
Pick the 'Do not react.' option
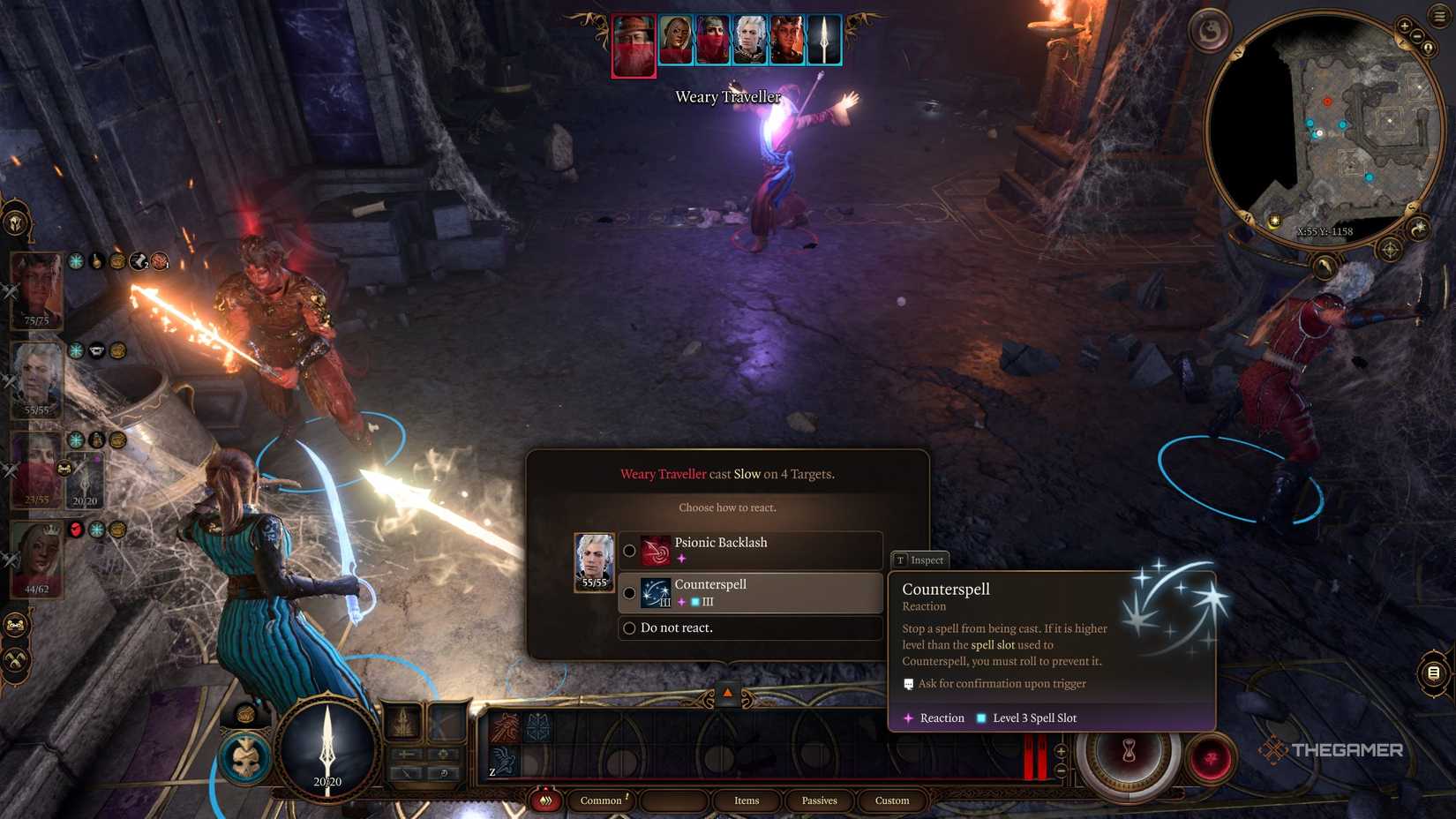[750, 627]
